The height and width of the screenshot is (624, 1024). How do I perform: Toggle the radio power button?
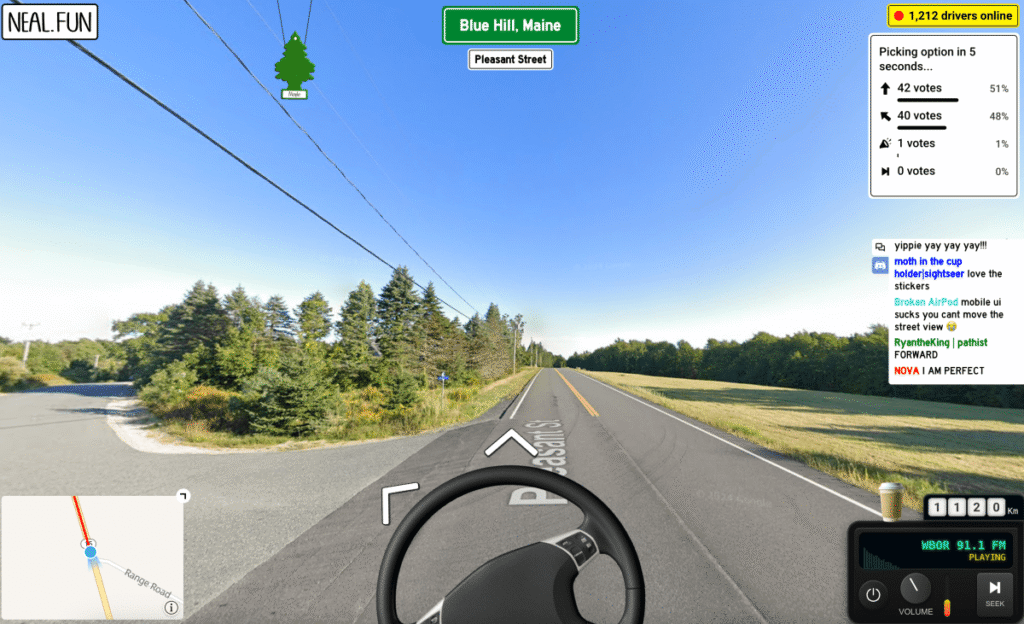[874, 594]
